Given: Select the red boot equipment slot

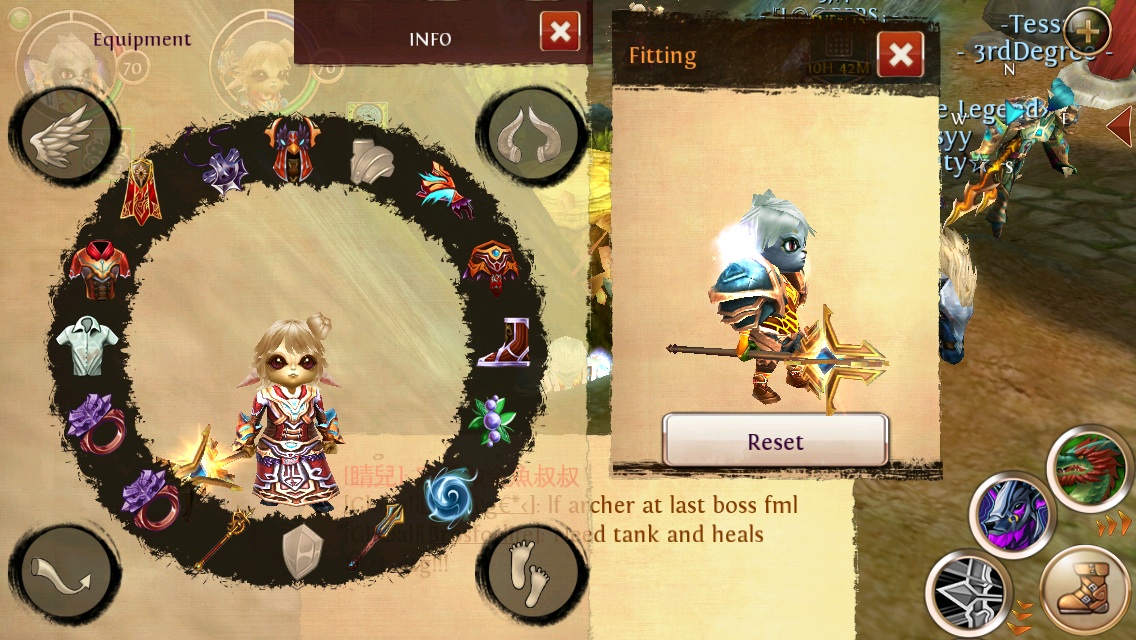Looking at the screenshot, I should (x=504, y=343).
